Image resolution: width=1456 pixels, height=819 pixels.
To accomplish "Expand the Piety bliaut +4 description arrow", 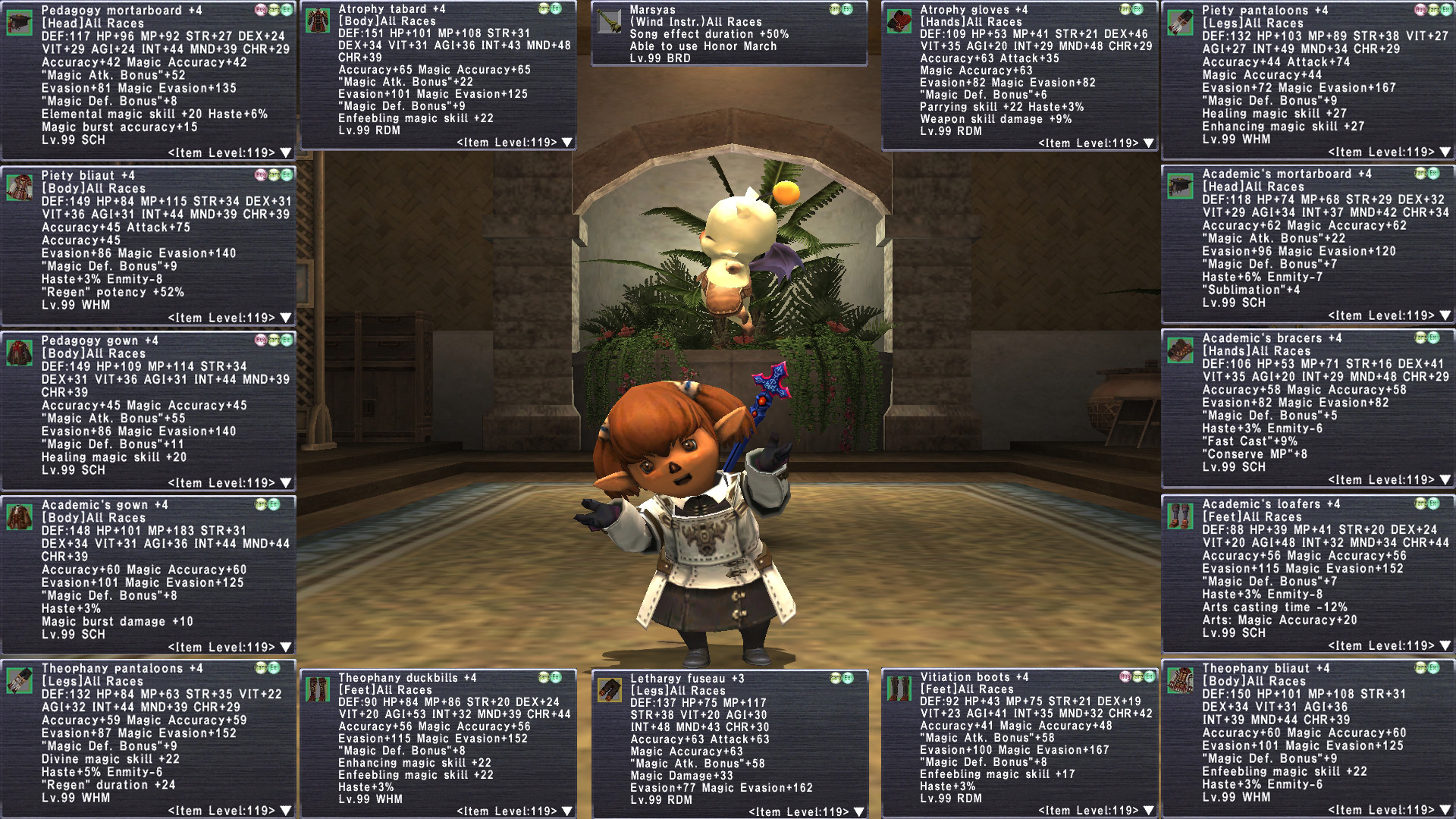I will click(x=286, y=318).
